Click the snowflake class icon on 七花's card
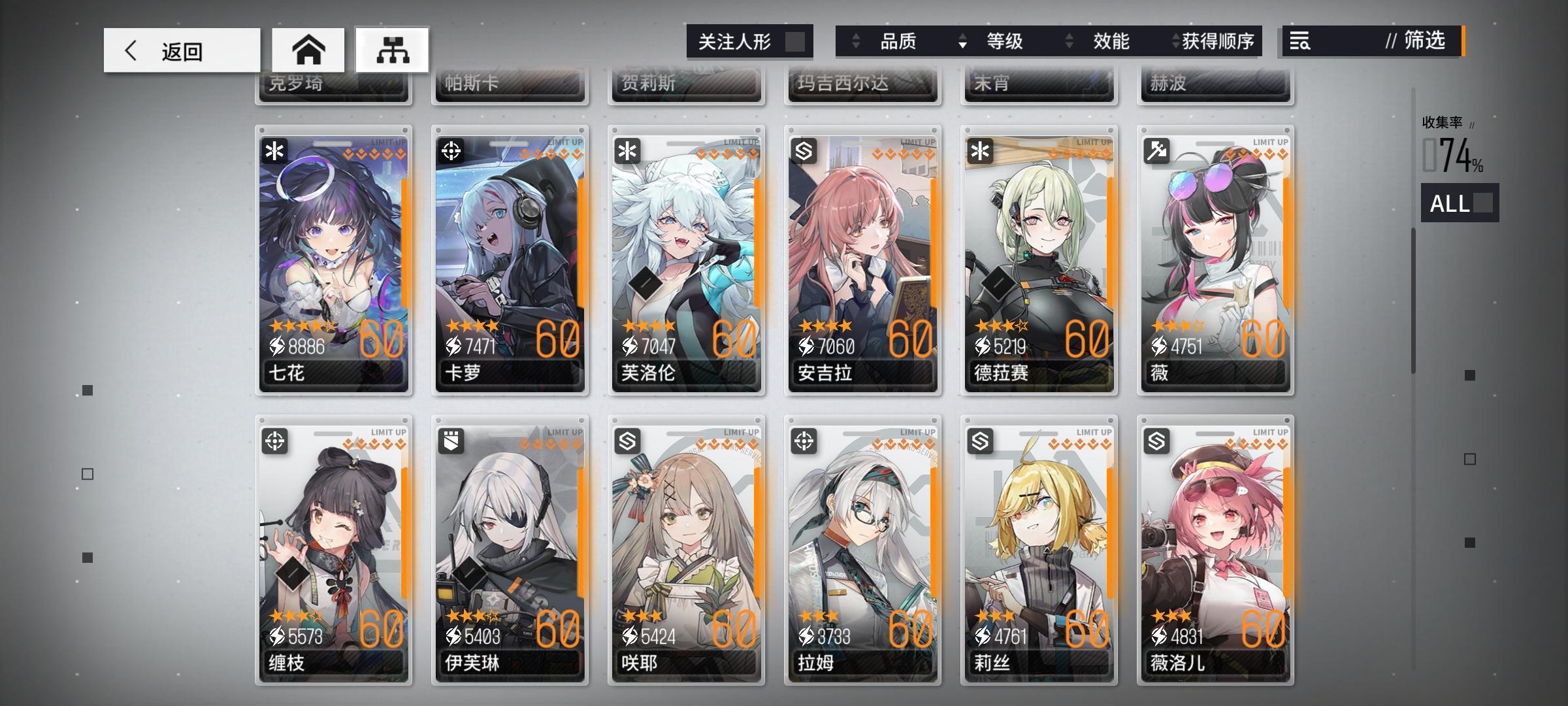This screenshot has width=1568, height=706. 274,150
